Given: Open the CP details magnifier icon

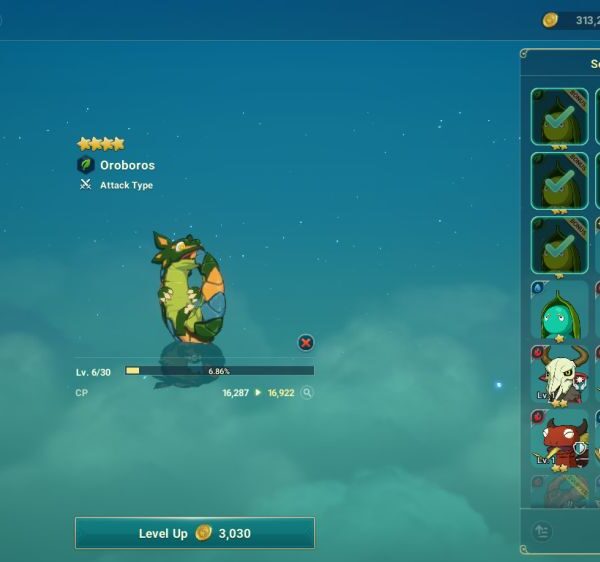Looking at the screenshot, I should pos(307,393).
